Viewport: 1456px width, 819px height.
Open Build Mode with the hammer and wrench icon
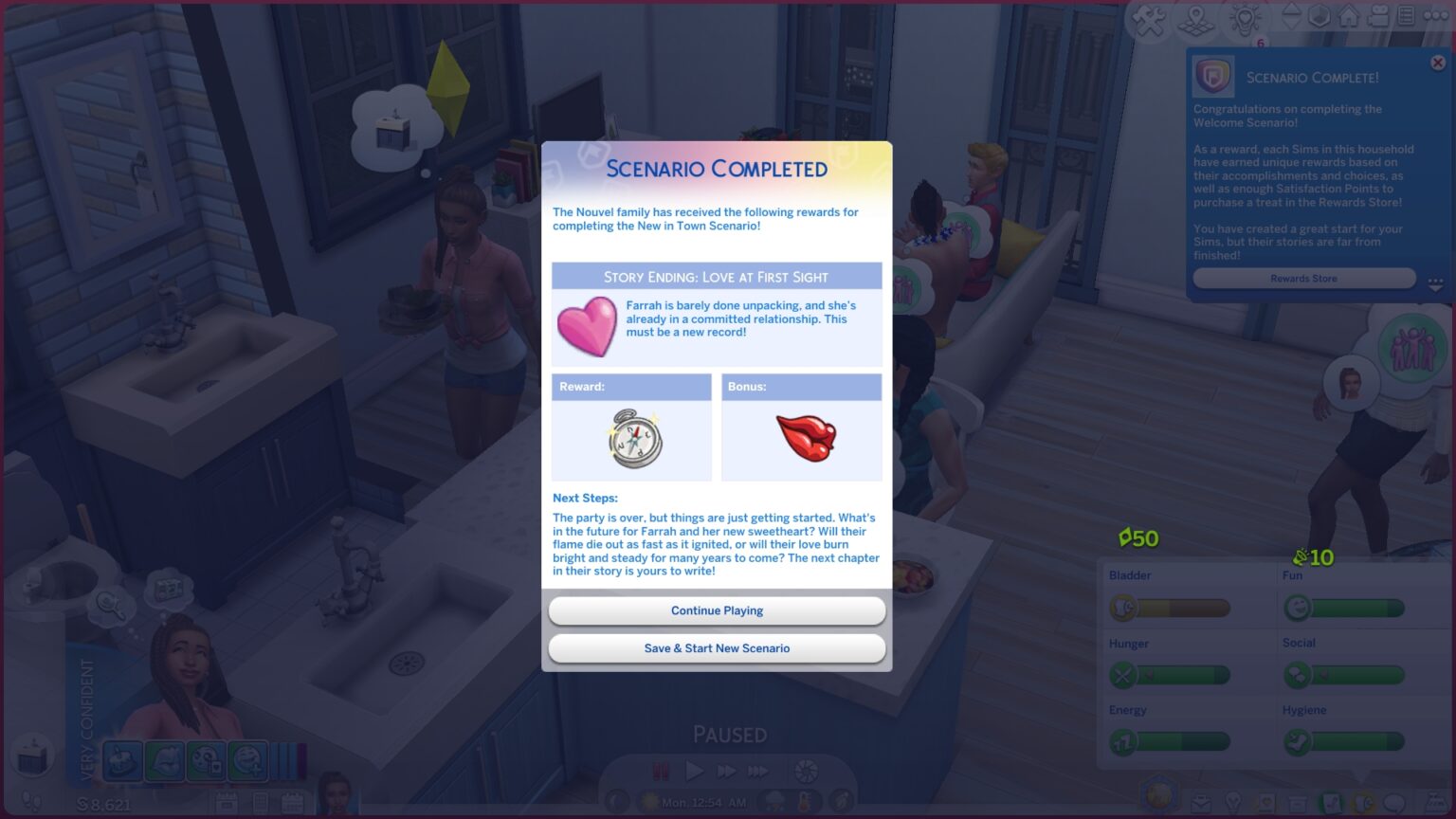pos(1147,16)
